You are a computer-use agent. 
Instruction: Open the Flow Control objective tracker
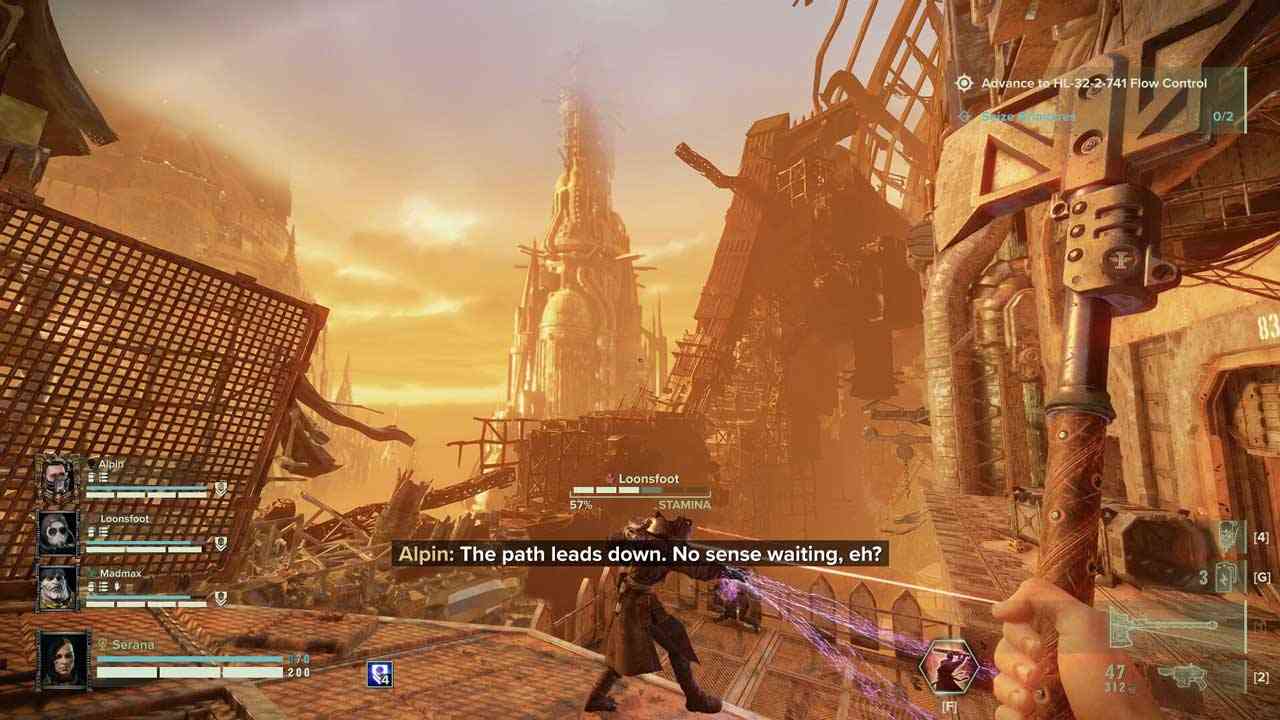coord(1093,84)
